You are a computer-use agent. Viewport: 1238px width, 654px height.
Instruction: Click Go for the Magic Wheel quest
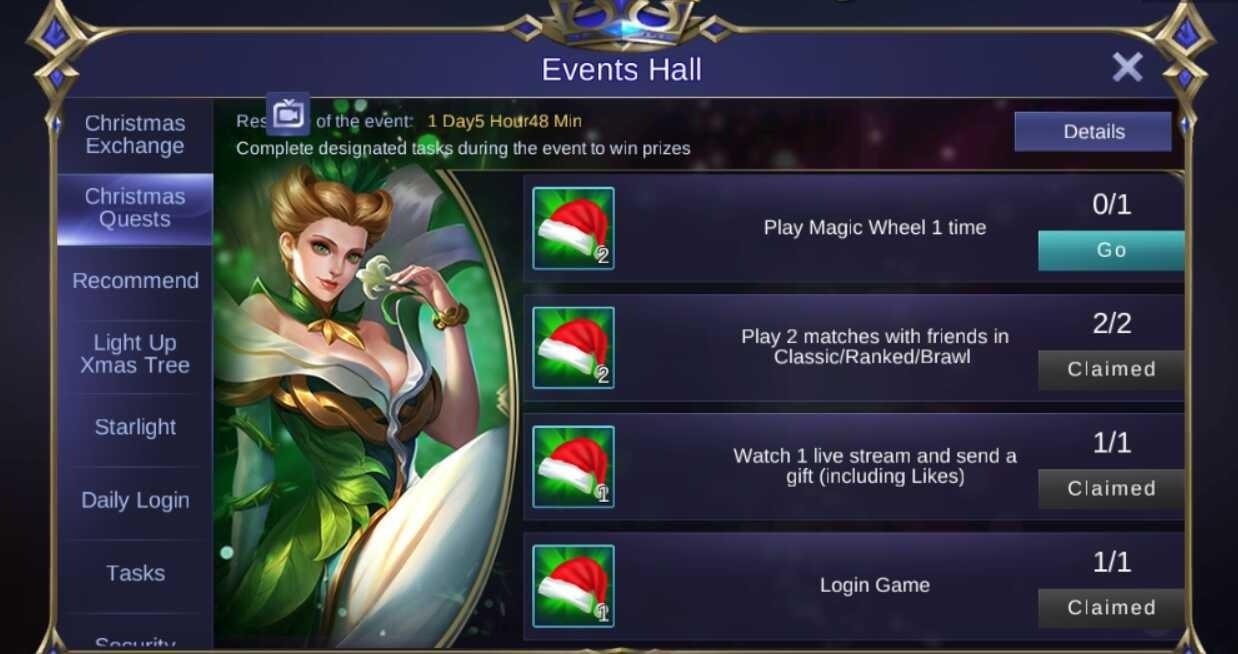pos(1111,250)
